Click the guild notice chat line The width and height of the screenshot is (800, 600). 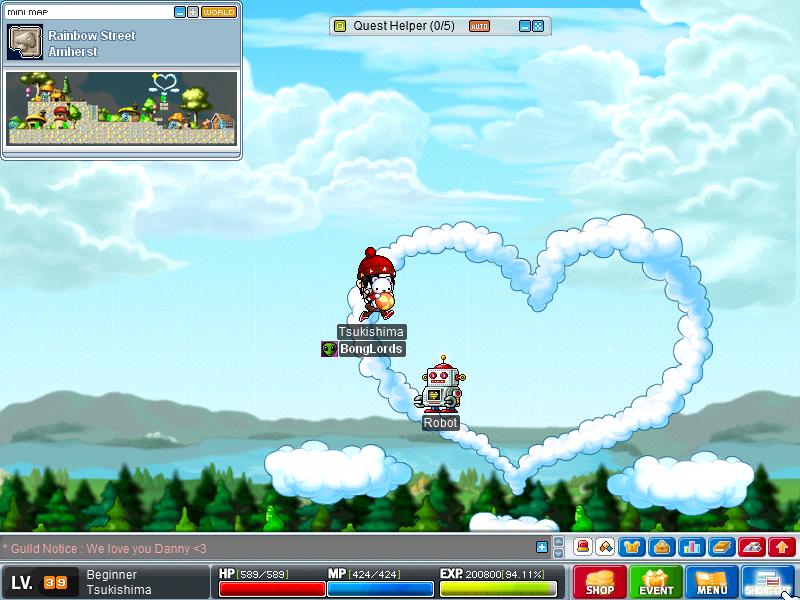pyautogui.click(x=106, y=548)
